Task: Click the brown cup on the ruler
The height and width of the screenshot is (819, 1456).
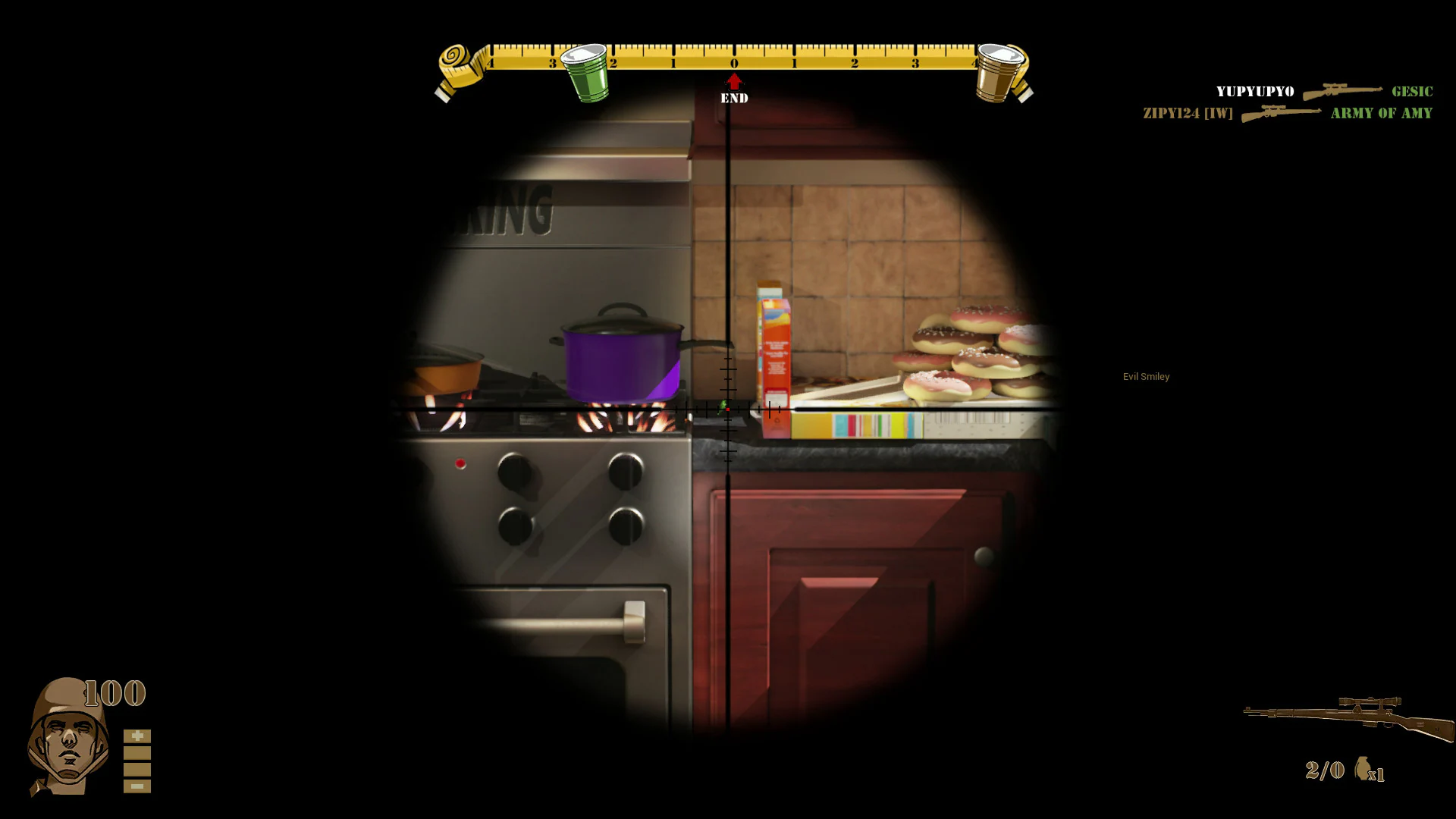Action: point(999,72)
